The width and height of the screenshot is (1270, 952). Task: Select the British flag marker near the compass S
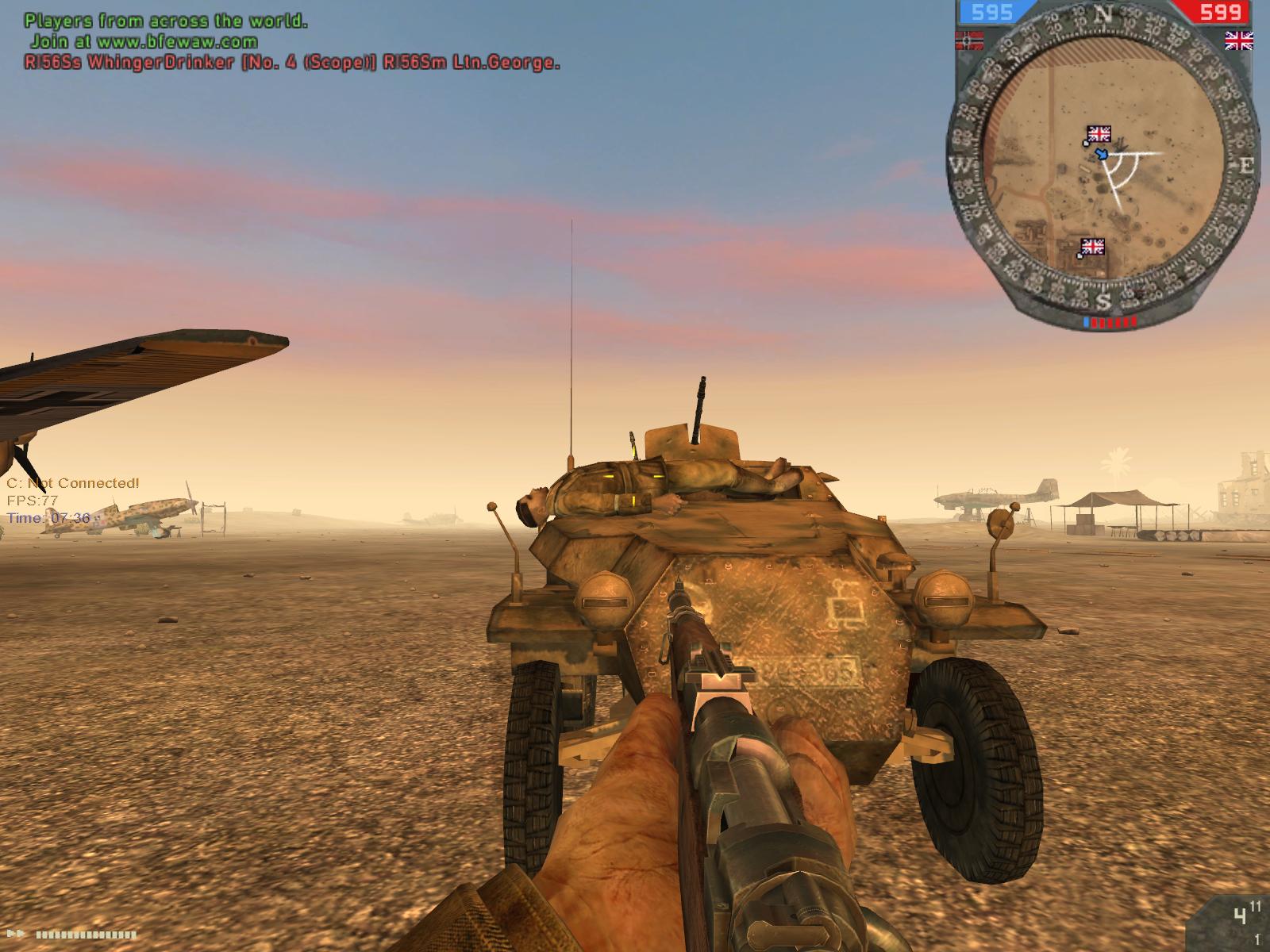(1093, 247)
